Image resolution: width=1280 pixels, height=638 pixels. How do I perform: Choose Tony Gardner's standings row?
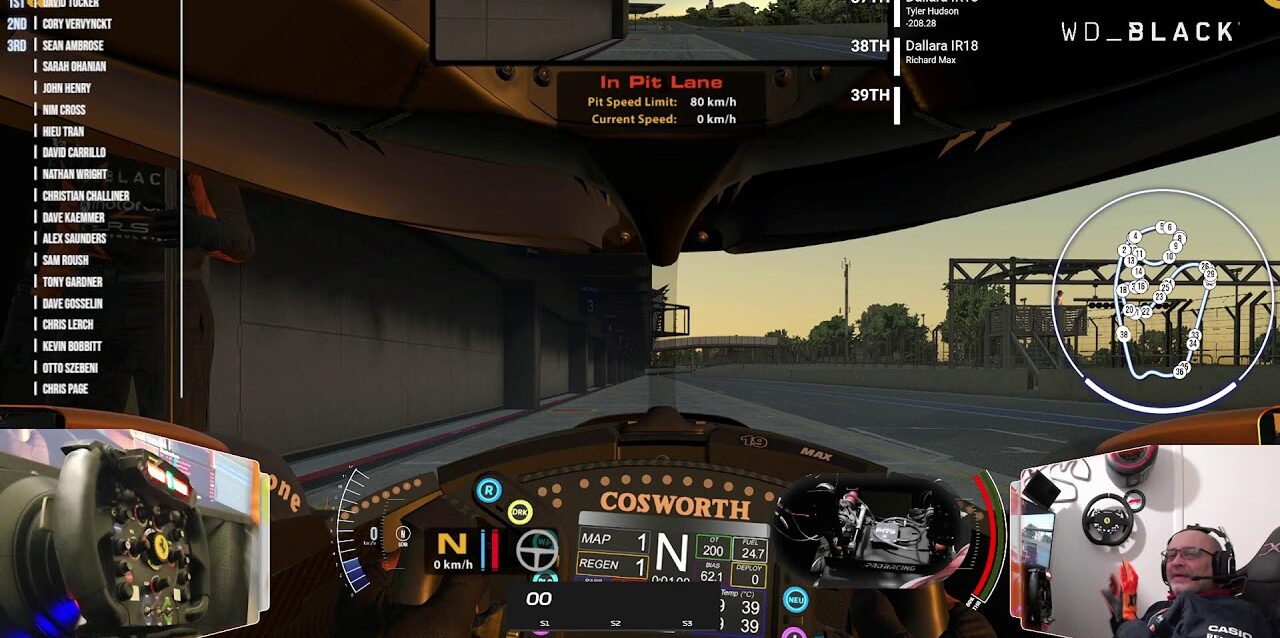coord(72,282)
